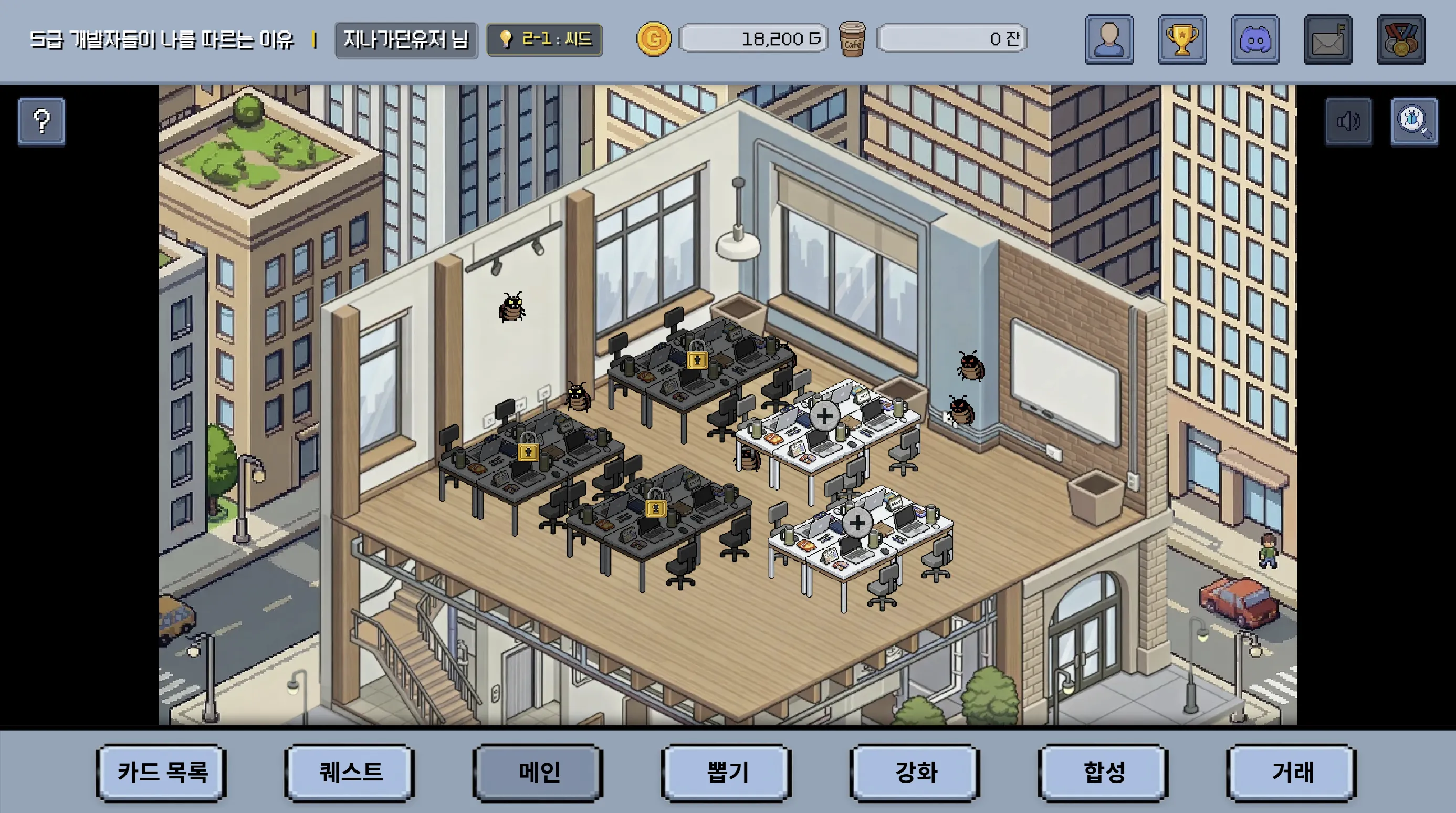Open quest 2-1: 씨드

pyautogui.click(x=544, y=39)
